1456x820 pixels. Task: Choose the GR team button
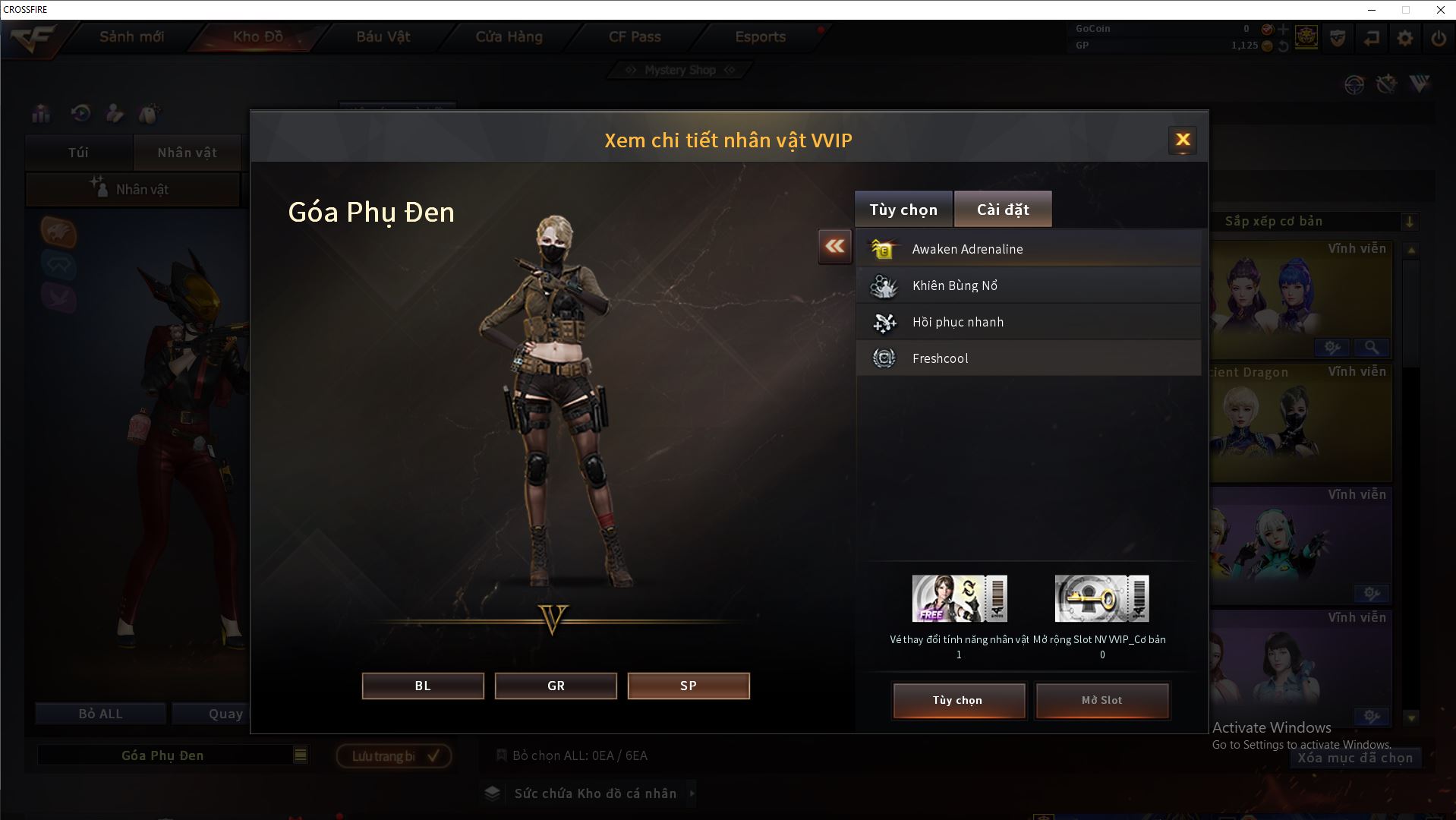point(556,686)
